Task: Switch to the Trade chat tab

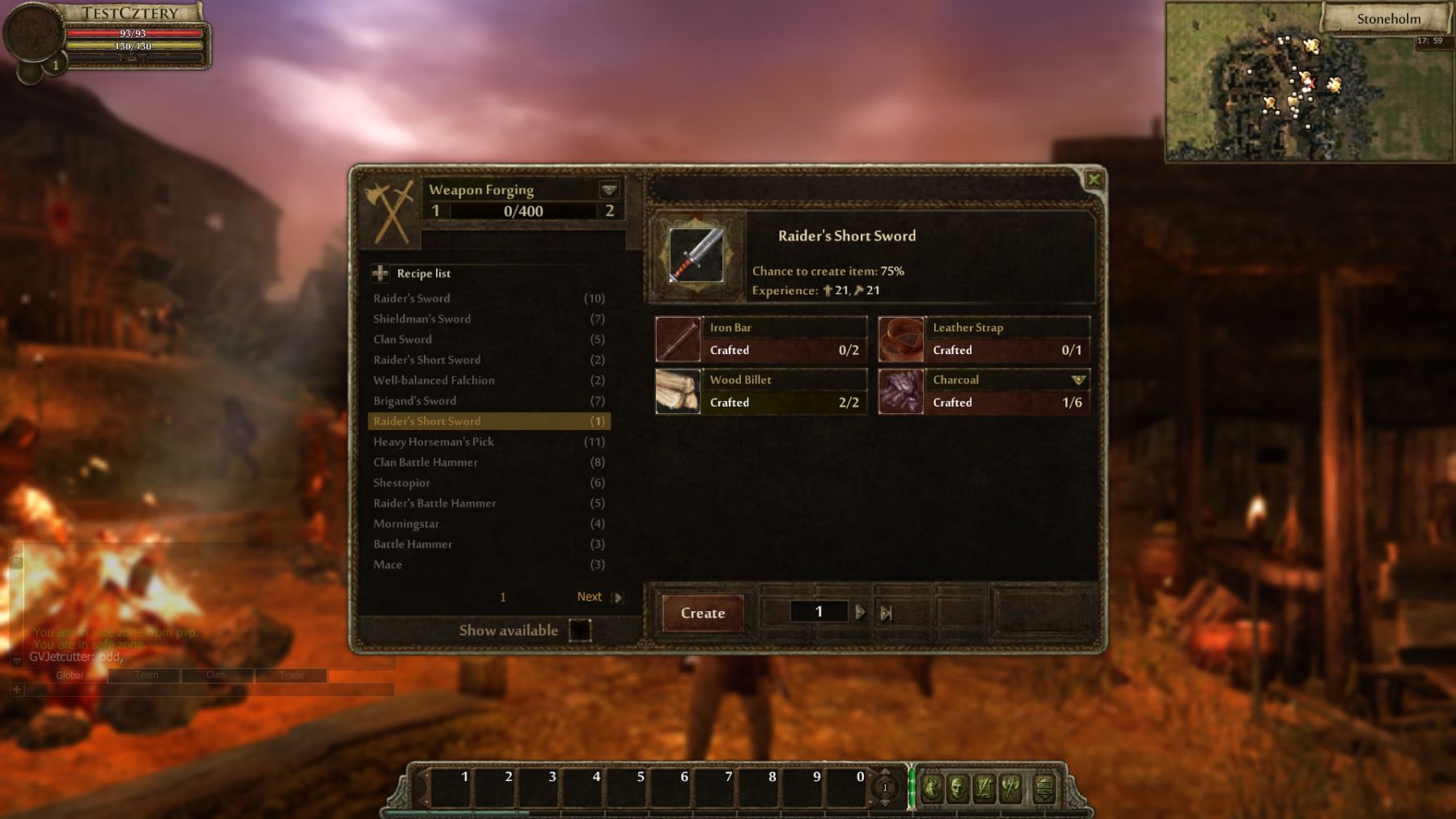Action: (x=291, y=675)
